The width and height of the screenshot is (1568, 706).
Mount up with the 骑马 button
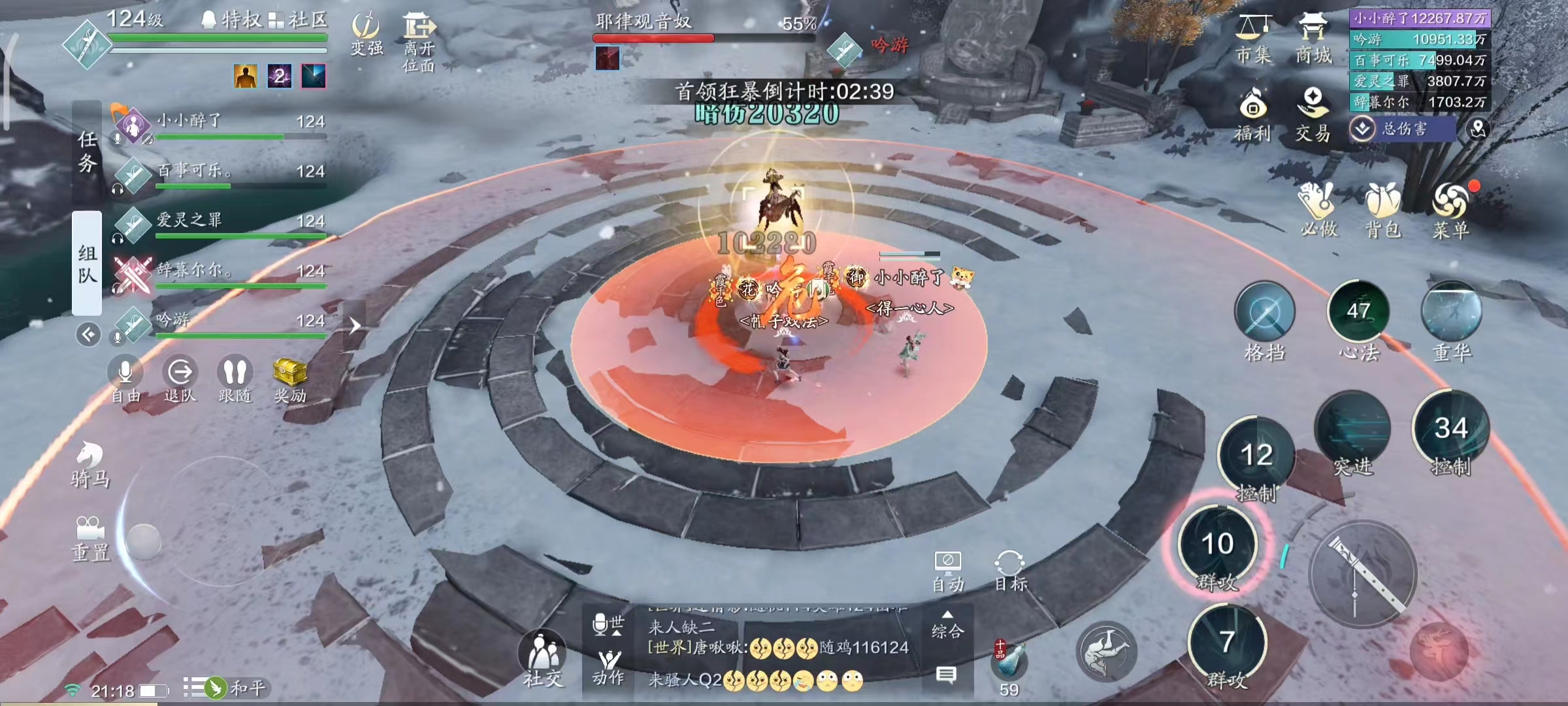click(90, 464)
